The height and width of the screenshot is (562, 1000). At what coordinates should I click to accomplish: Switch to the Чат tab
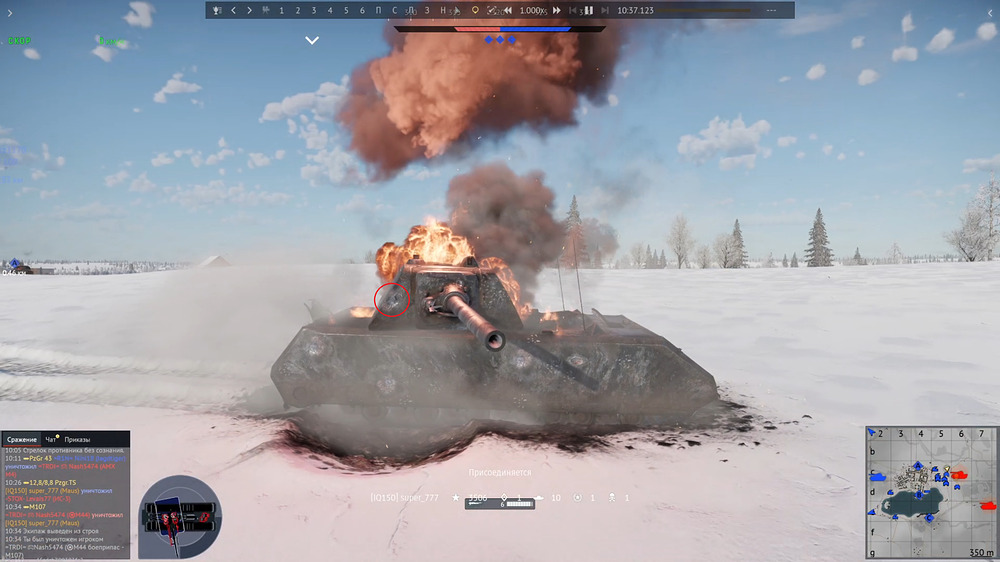tap(51, 439)
